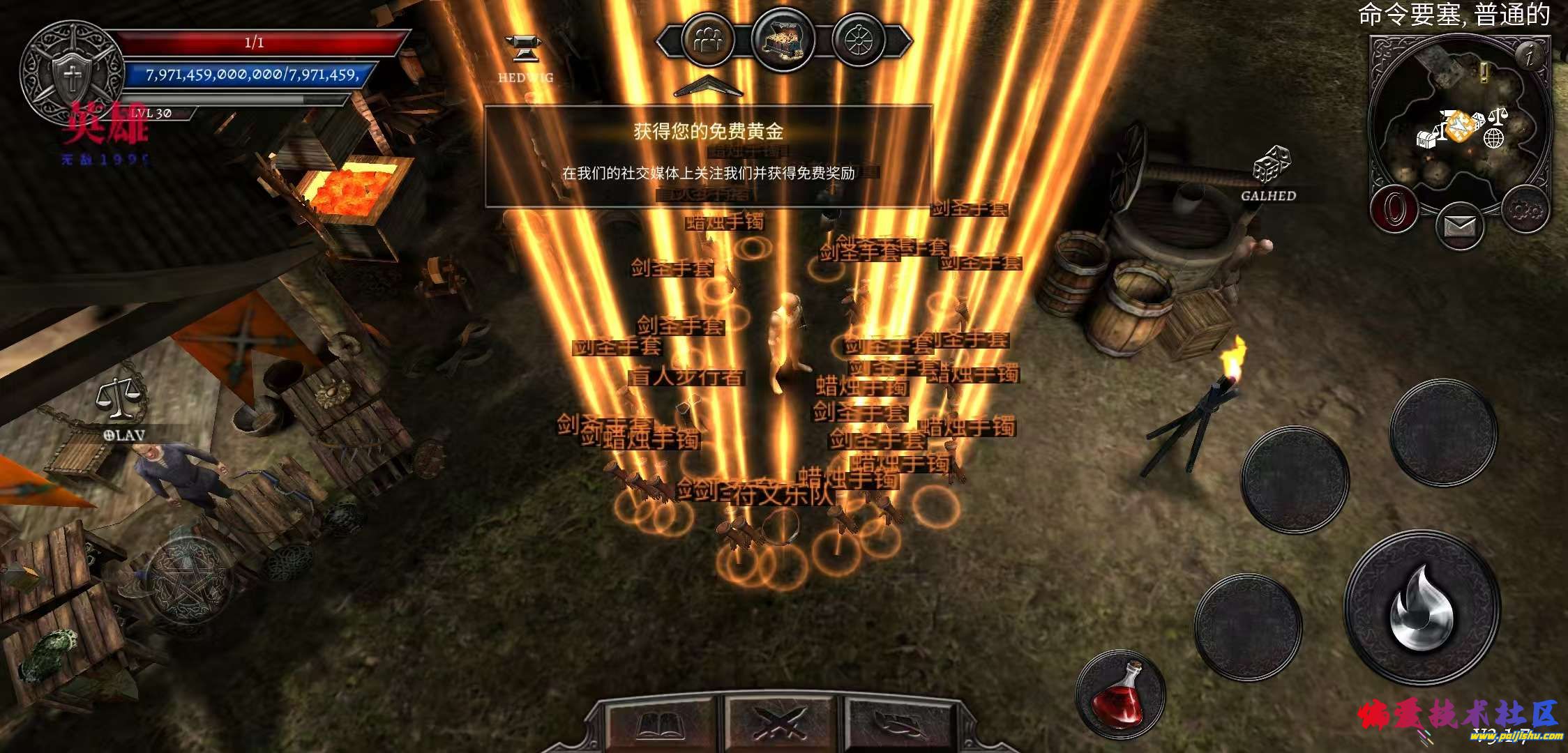Open the party/community icon at top center
1568x753 pixels.
click(x=708, y=38)
